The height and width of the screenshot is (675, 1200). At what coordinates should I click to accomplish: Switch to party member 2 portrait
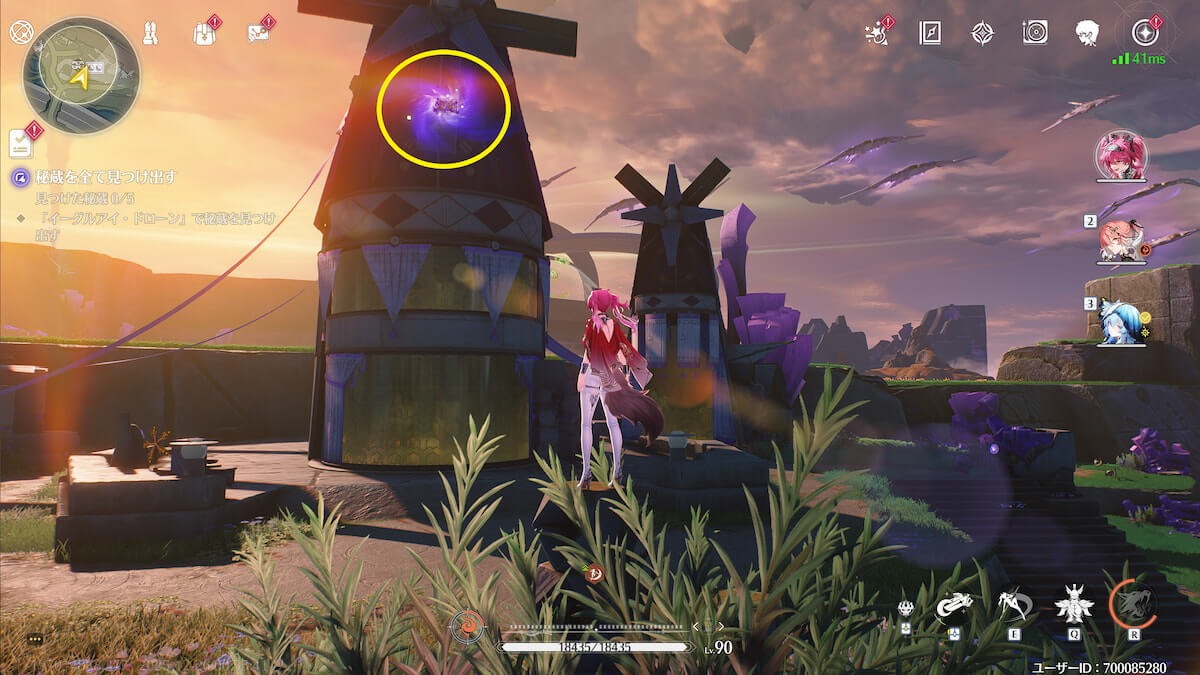click(x=1122, y=240)
